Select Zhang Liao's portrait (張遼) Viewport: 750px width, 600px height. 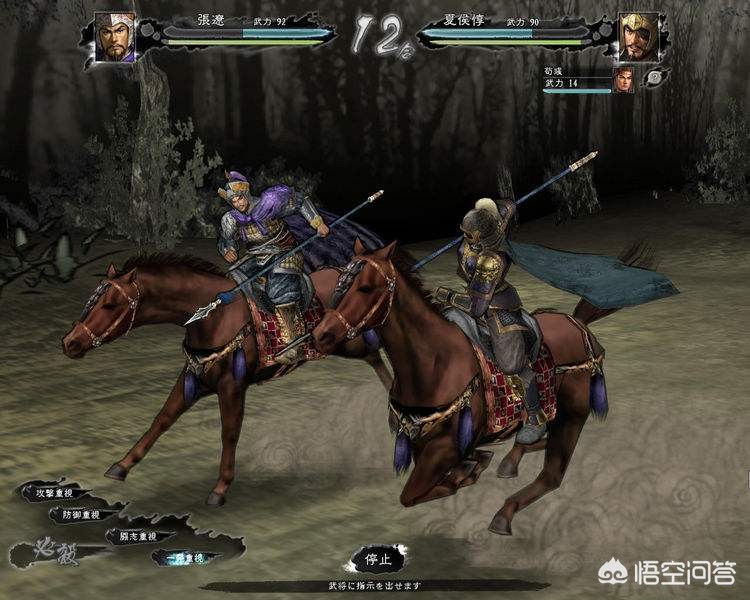pos(114,37)
